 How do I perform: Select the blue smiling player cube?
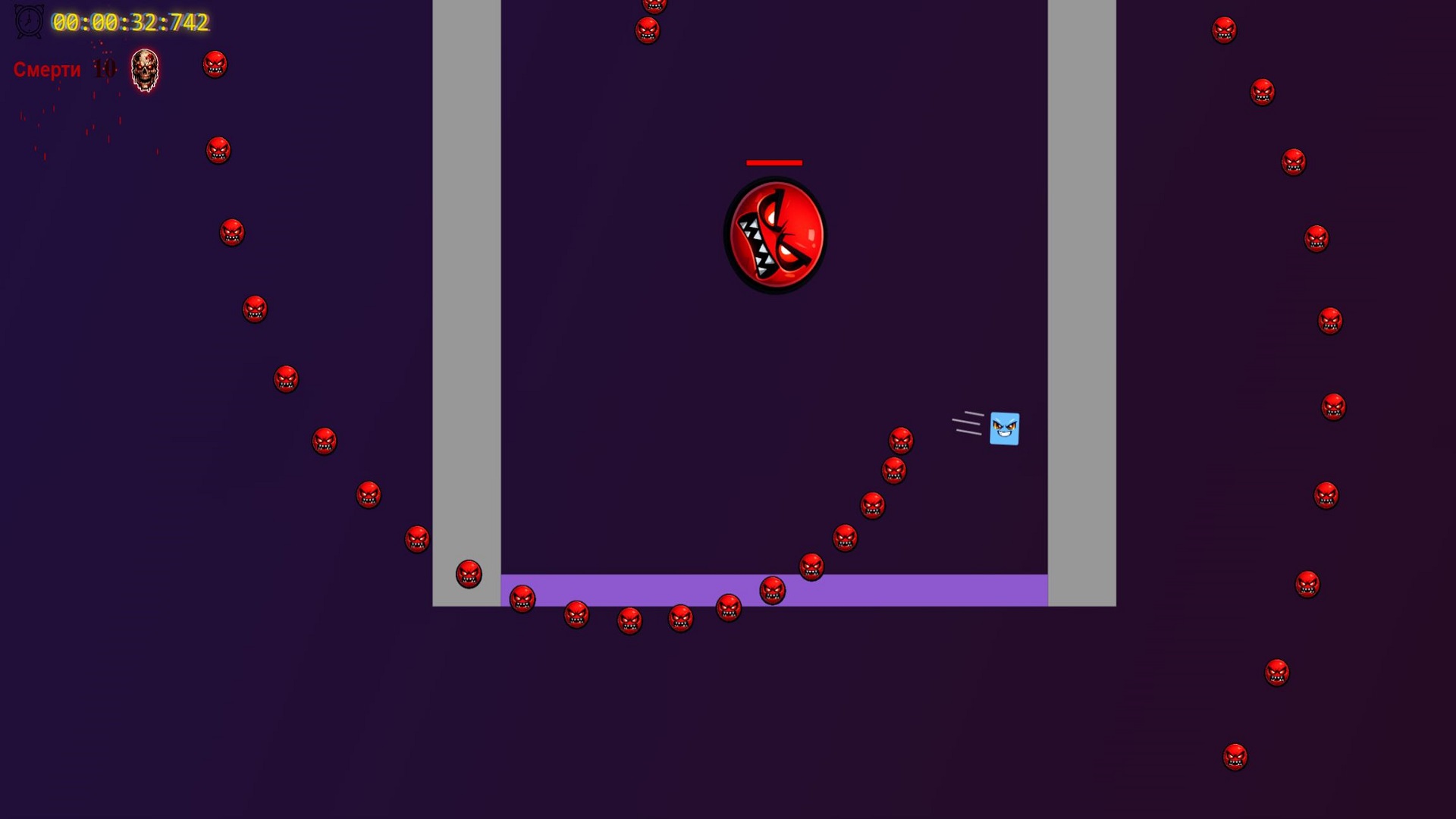pos(1003,428)
